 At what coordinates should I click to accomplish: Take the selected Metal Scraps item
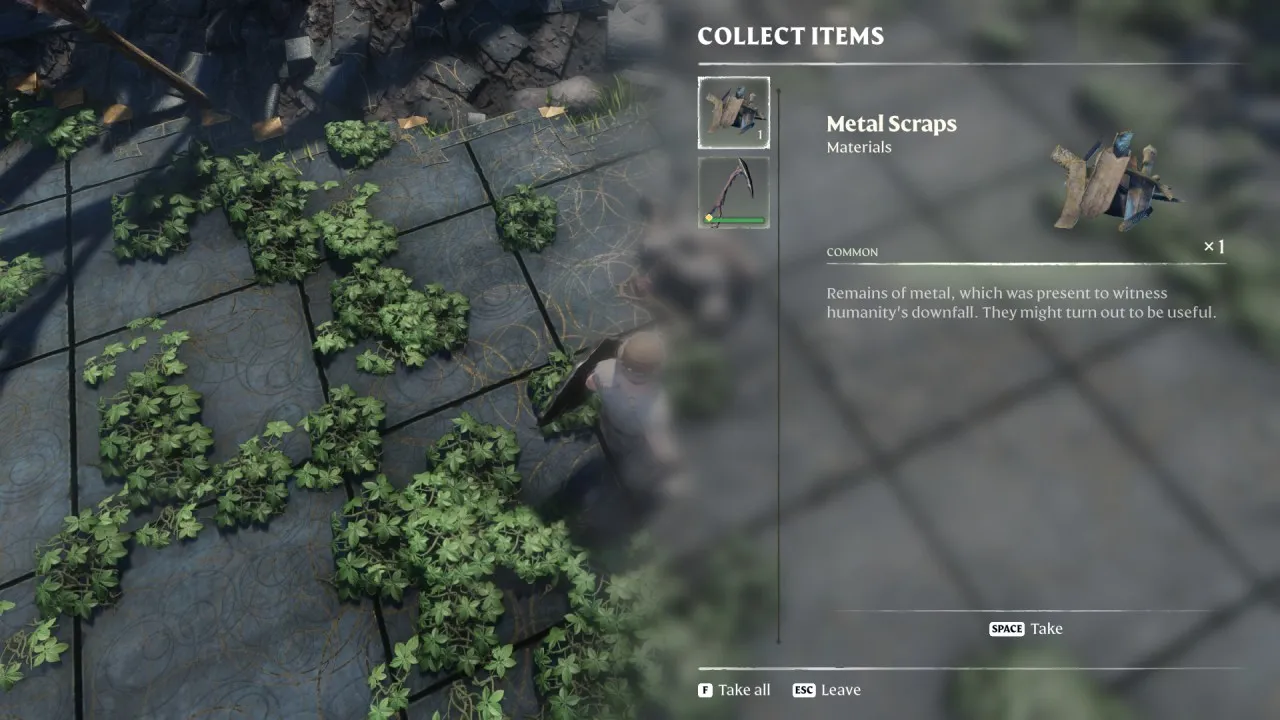(1026, 629)
